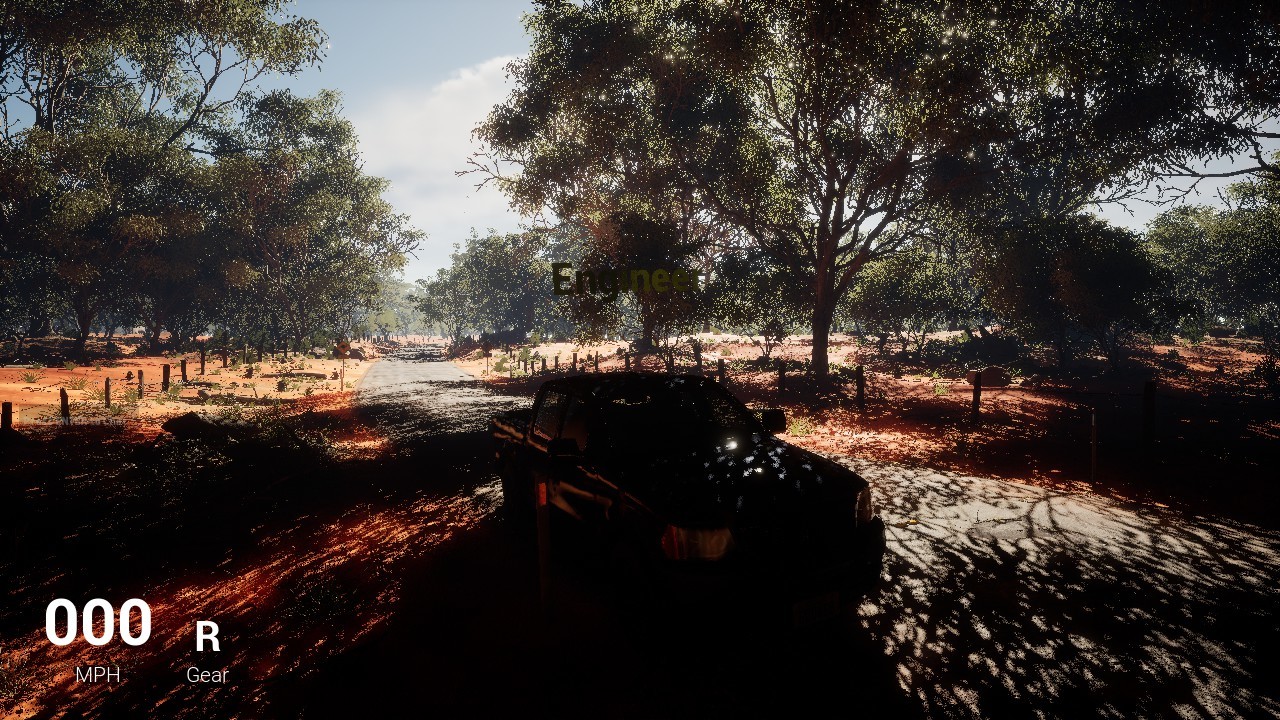Click the MPH unit label
The width and height of the screenshot is (1280, 720).
coord(97,673)
